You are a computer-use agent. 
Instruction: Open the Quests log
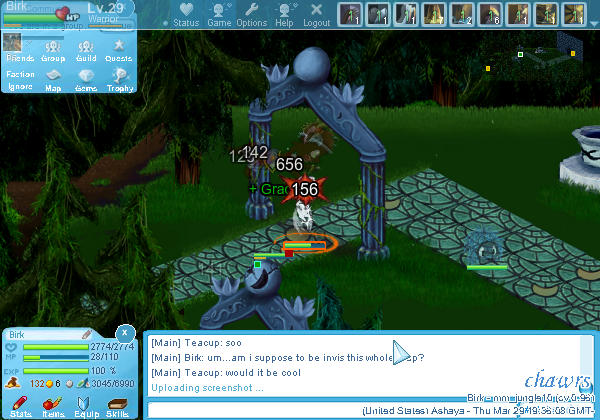(x=119, y=50)
